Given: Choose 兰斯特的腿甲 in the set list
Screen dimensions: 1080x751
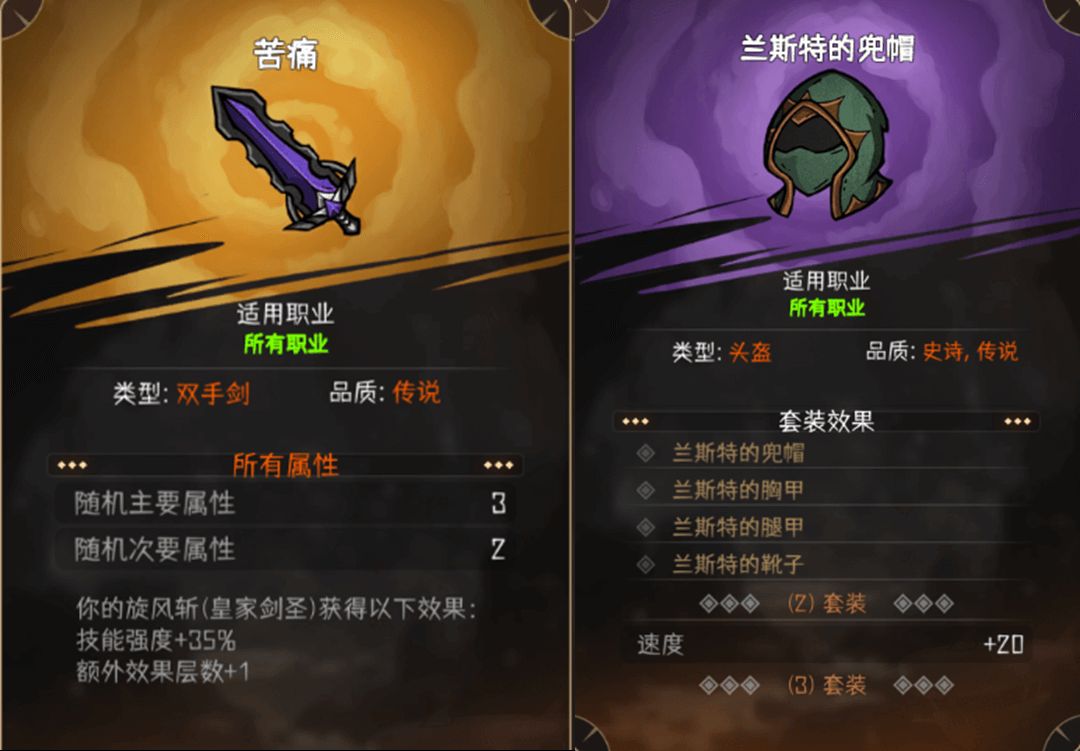Looking at the screenshot, I should click(x=738, y=527).
